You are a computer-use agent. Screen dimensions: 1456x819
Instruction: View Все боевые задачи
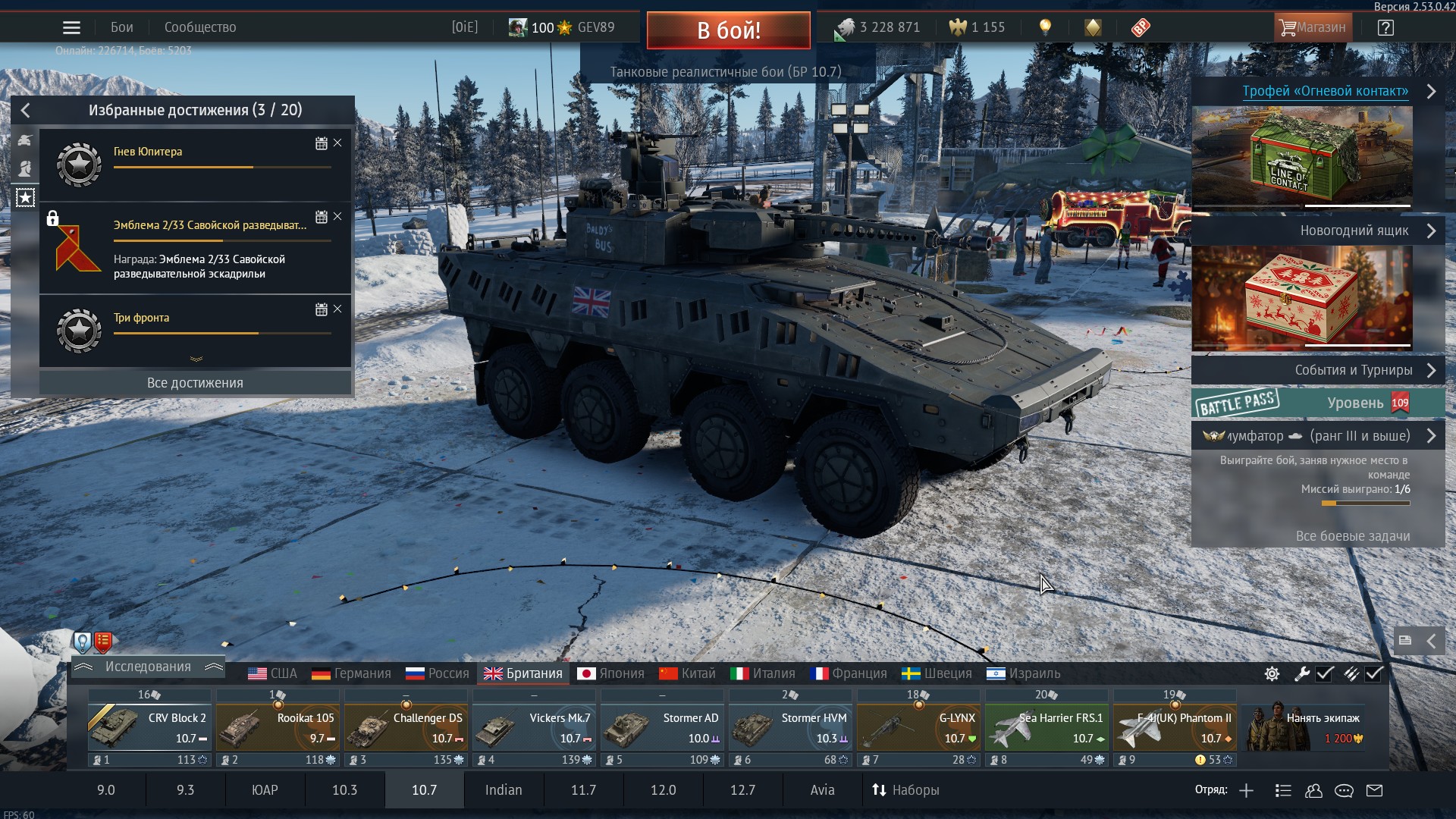(x=1352, y=536)
